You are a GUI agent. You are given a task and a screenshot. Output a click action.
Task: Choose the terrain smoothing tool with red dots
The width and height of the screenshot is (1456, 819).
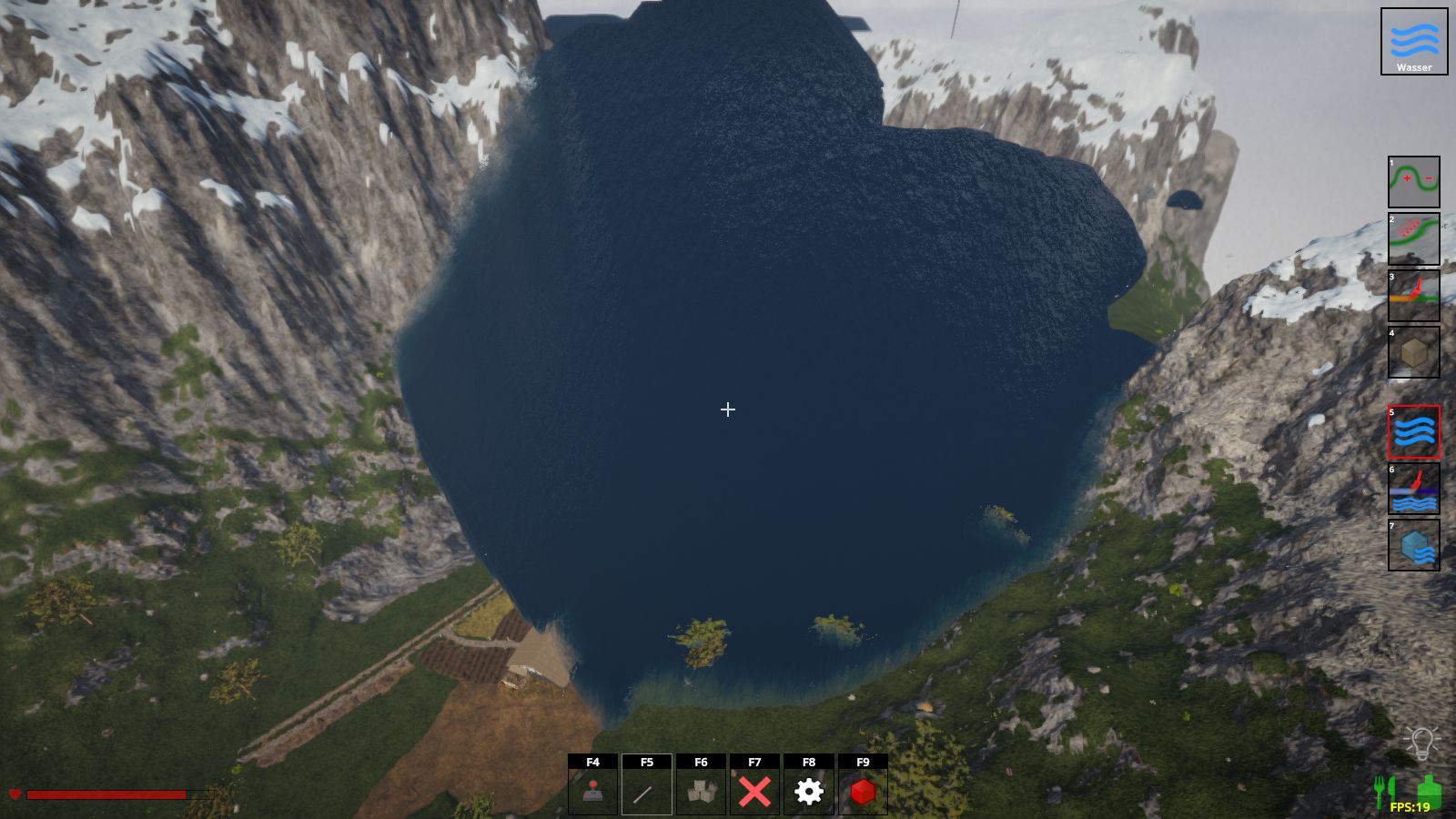[x=1413, y=238]
